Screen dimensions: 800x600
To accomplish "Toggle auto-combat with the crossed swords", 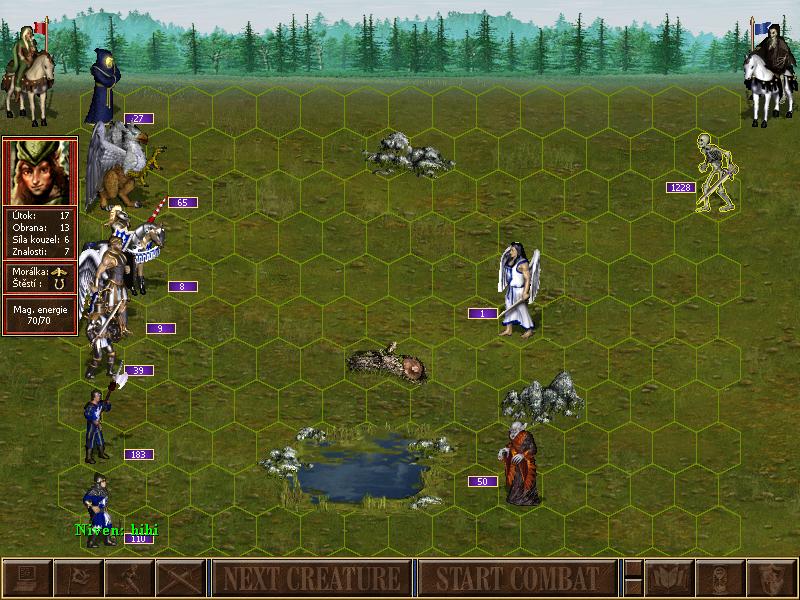I will click(x=180, y=578).
